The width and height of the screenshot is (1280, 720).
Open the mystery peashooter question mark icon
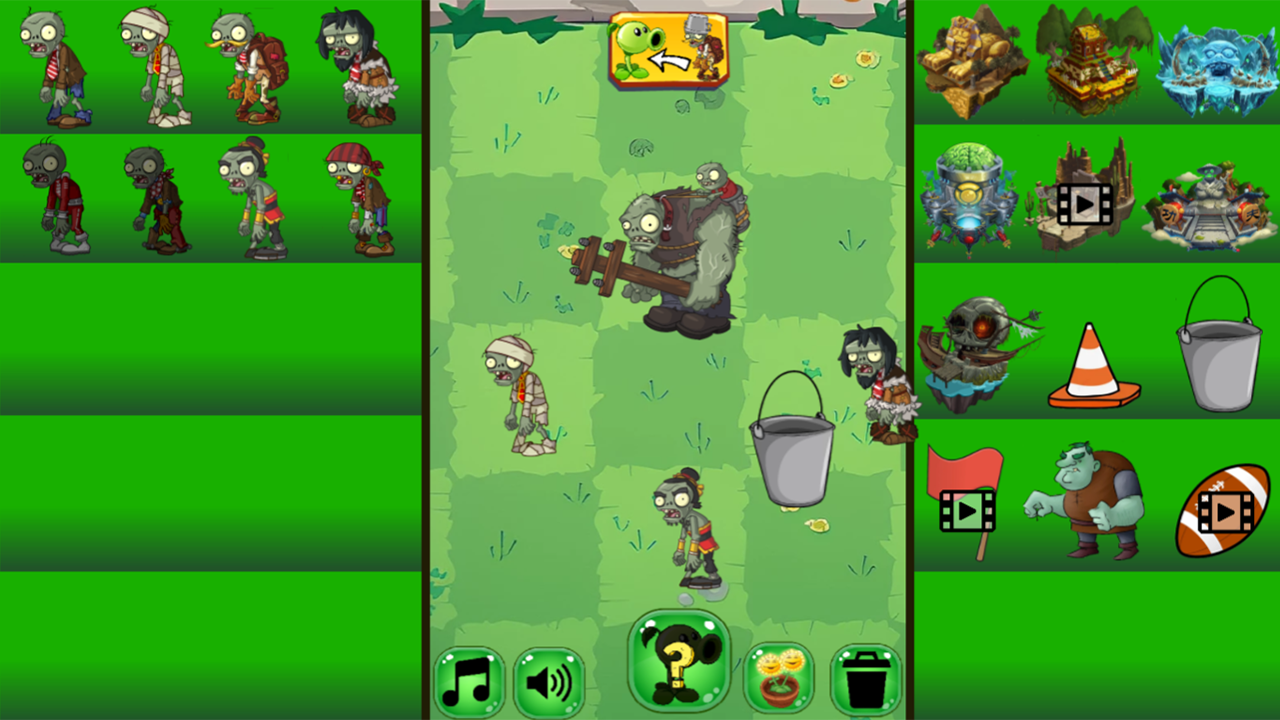(678, 665)
